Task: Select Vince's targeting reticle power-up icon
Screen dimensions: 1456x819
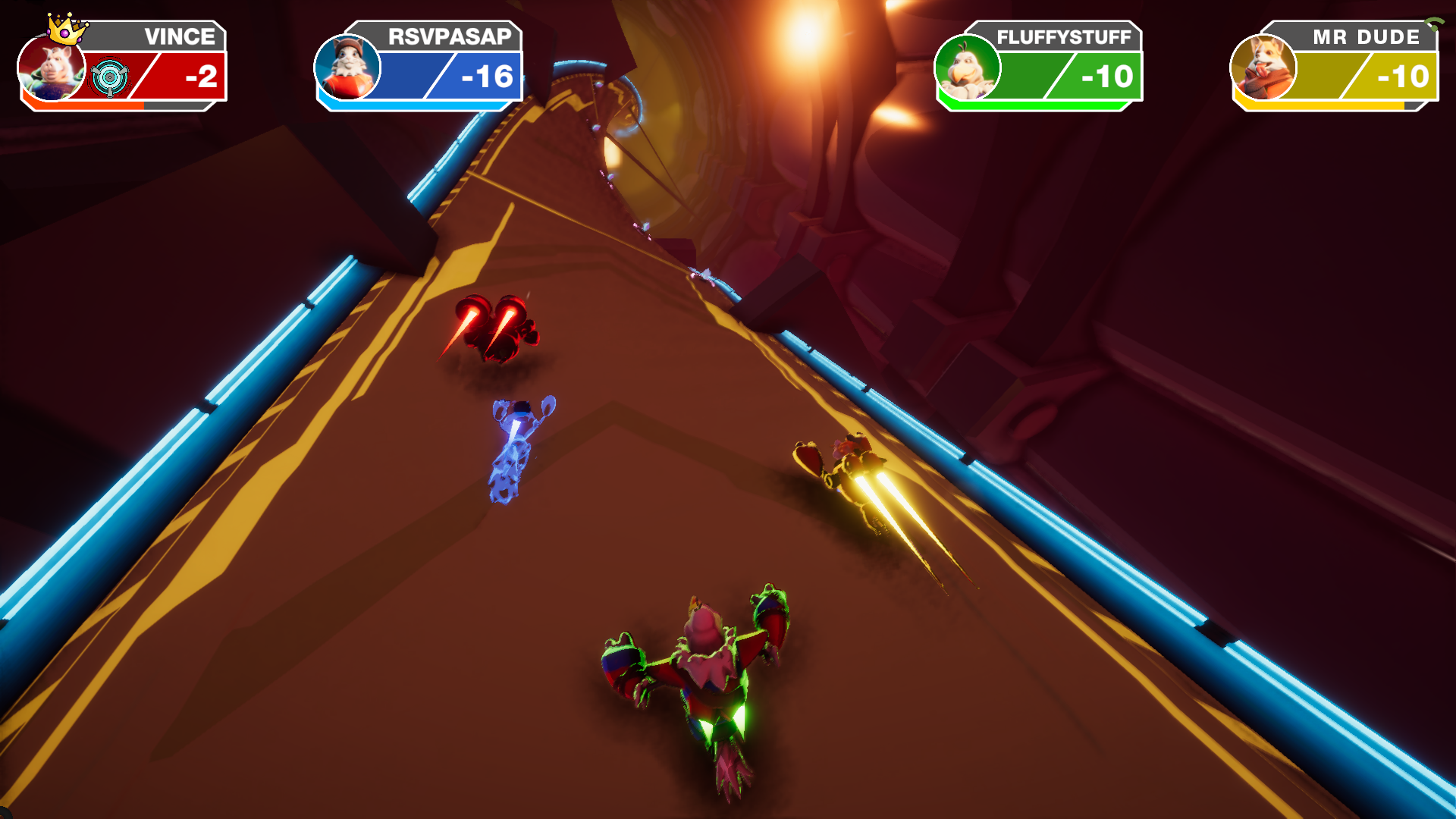Action: 111,76
